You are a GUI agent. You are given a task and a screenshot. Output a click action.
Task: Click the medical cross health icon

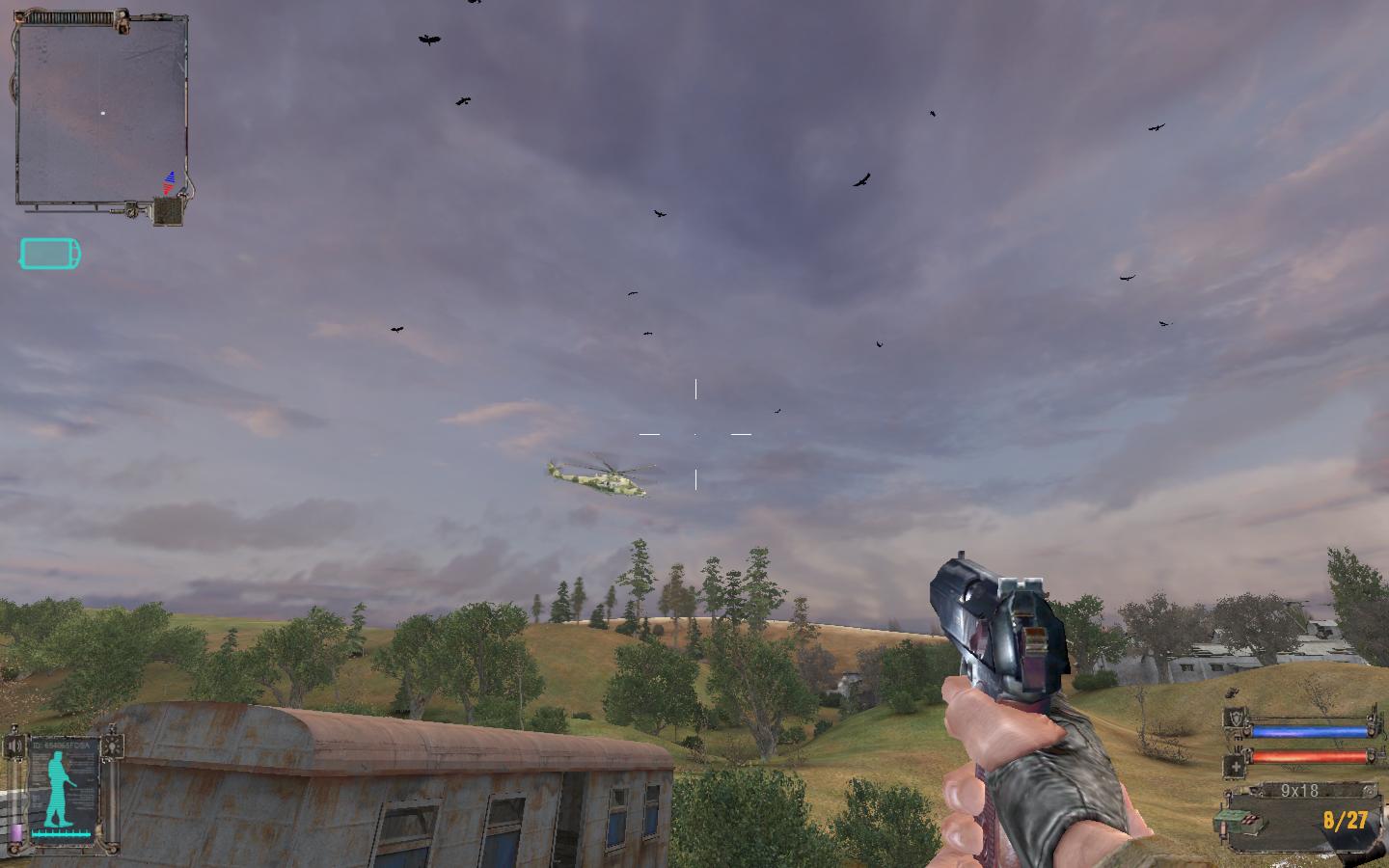[1236, 767]
